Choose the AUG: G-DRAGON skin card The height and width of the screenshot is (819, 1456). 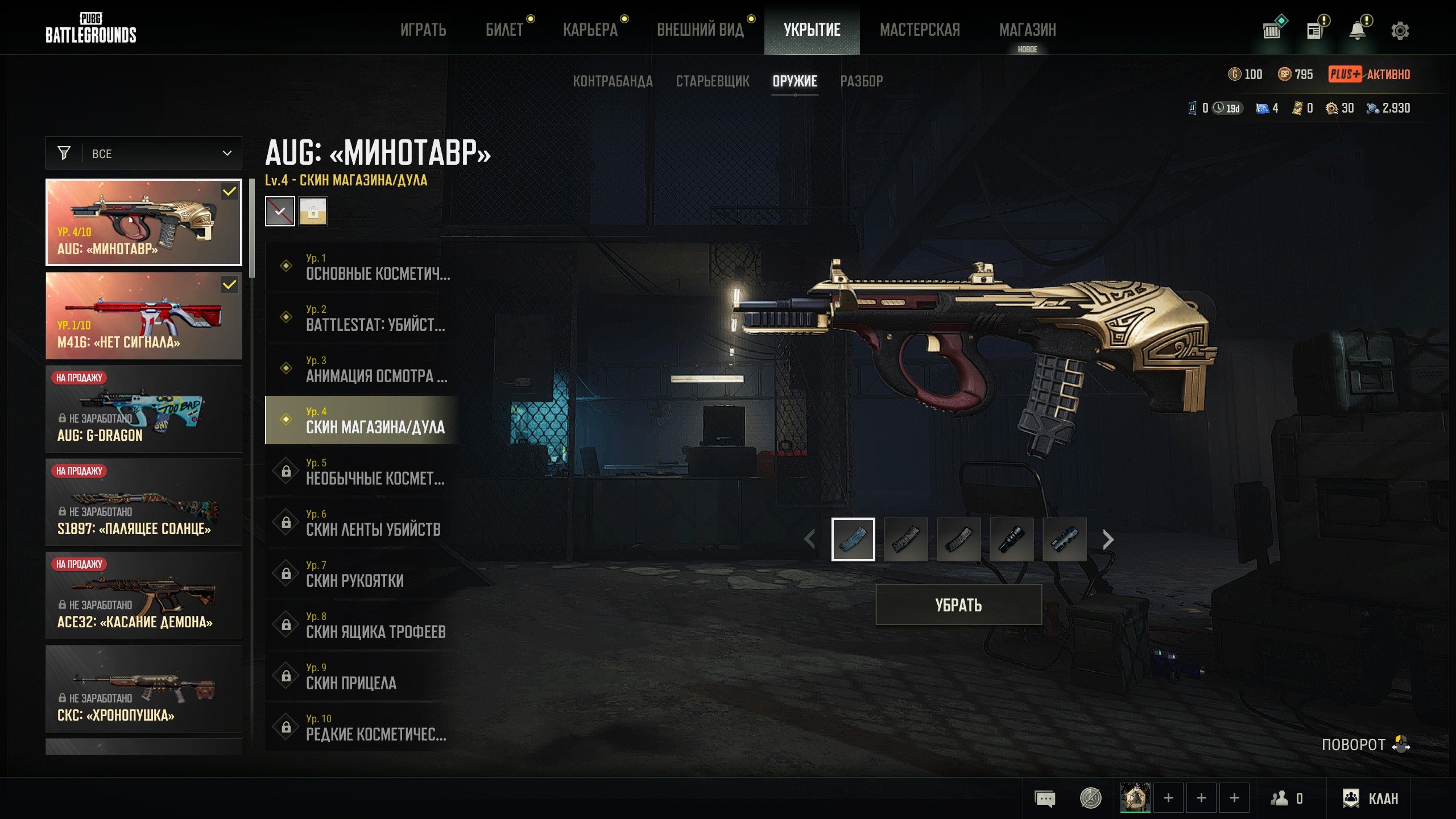pos(144,409)
